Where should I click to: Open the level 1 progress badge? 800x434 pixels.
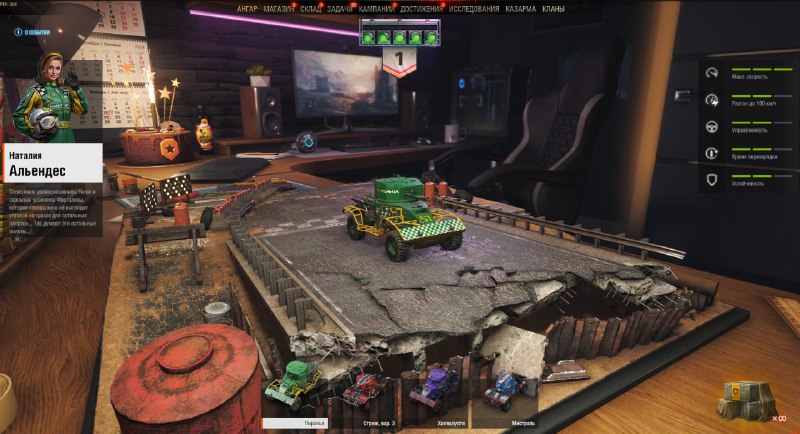click(399, 59)
